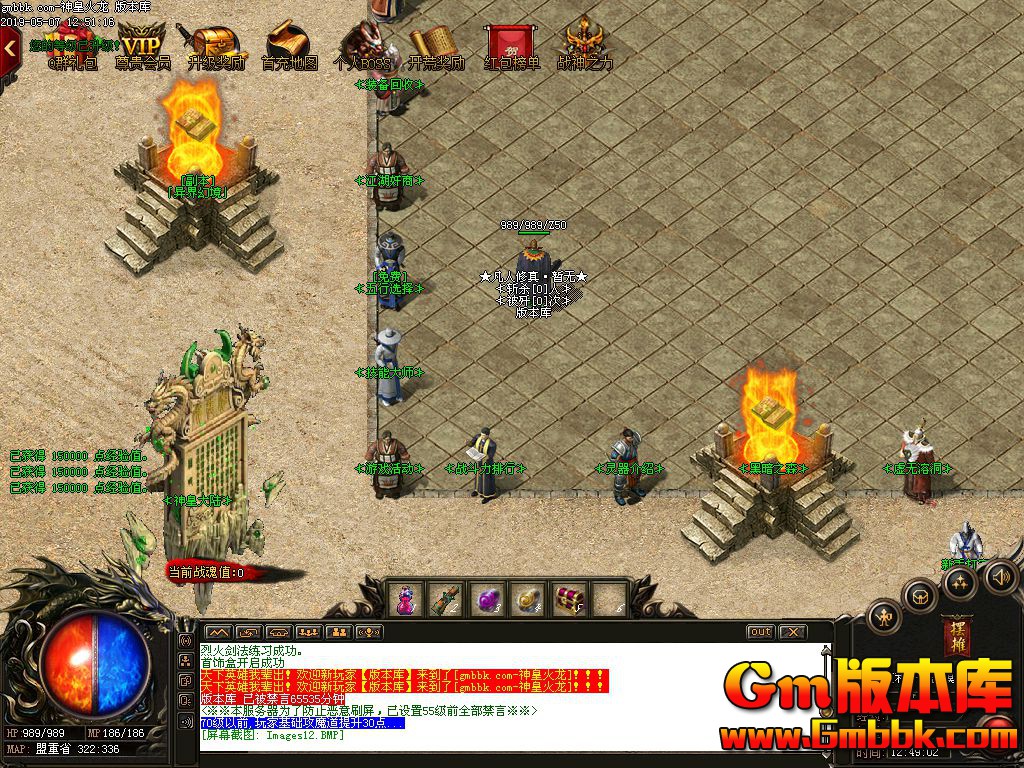Toggle sound with the speaker button
The height and width of the screenshot is (768, 1024).
tap(1001, 576)
